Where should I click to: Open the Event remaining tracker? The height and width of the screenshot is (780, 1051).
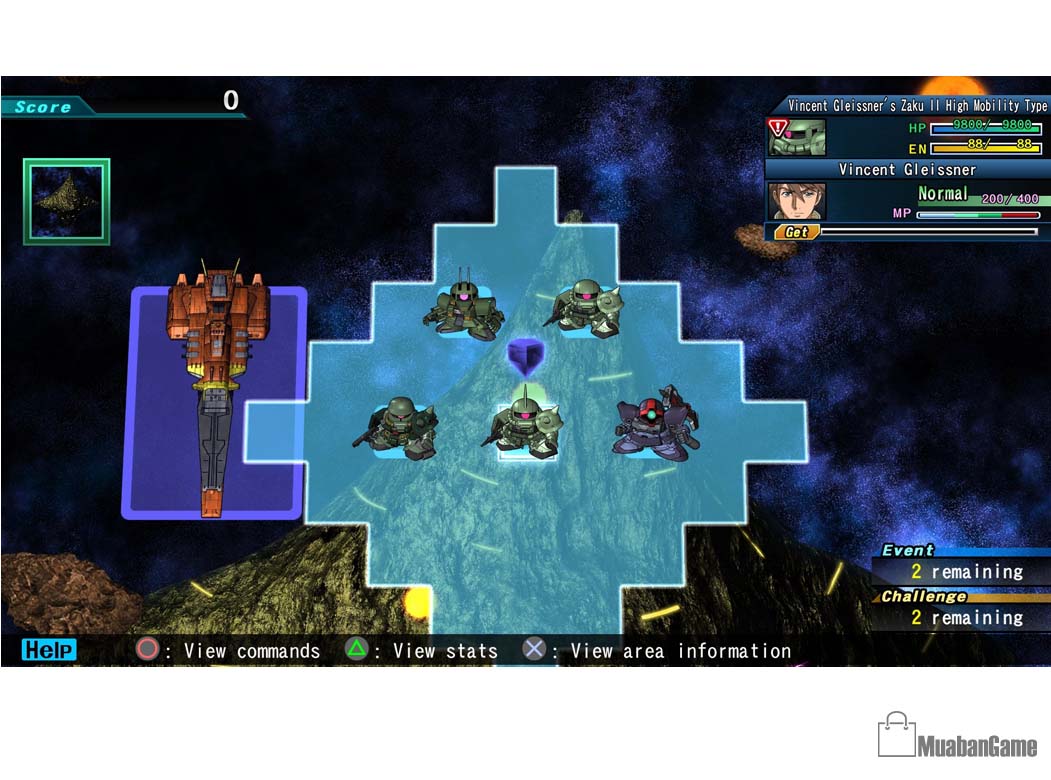point(951,565)
